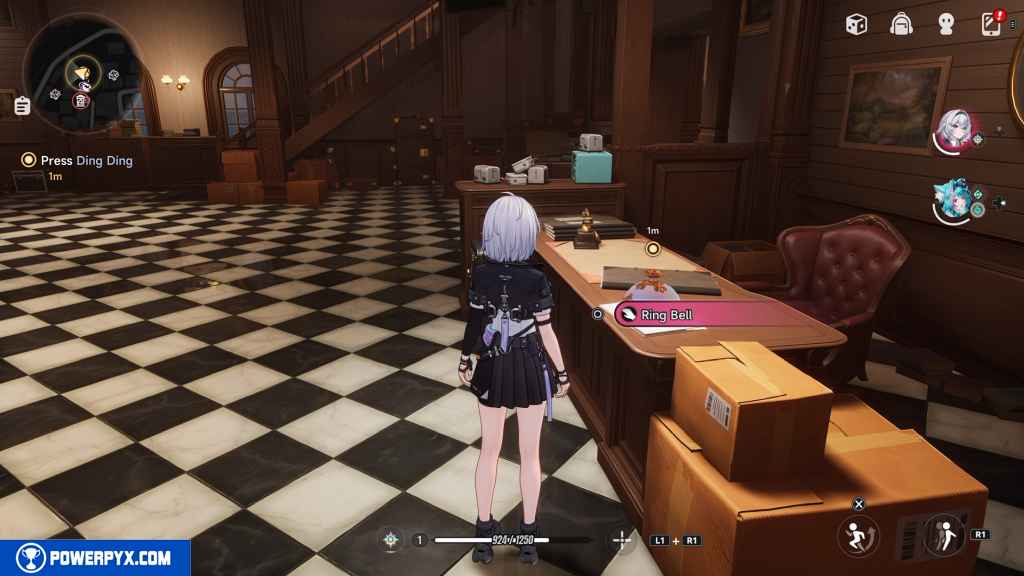Open the quest clipboard icon beside the minimap

(21, 104)
